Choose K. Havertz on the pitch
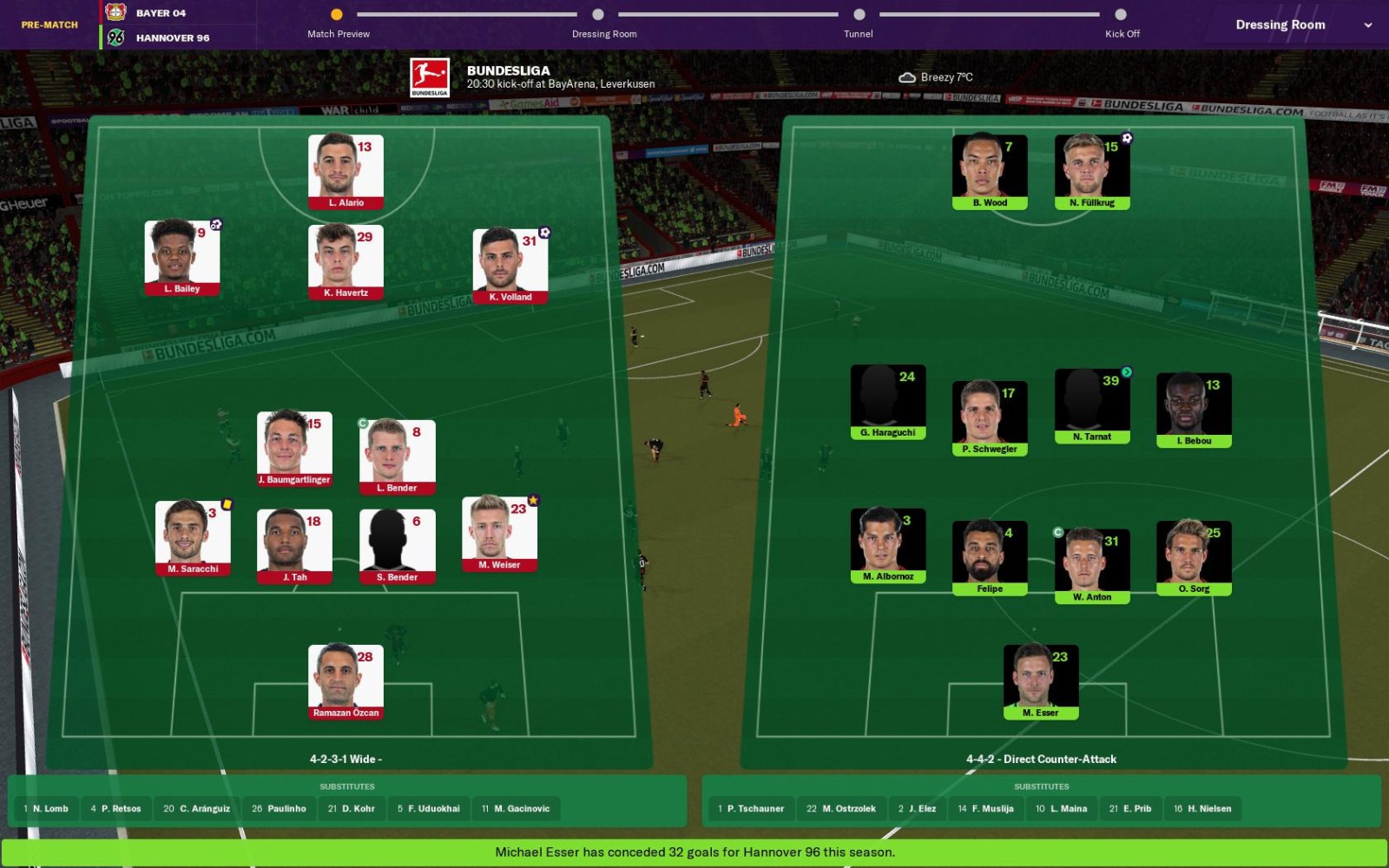1389x868 pixels. coord(346,261)
